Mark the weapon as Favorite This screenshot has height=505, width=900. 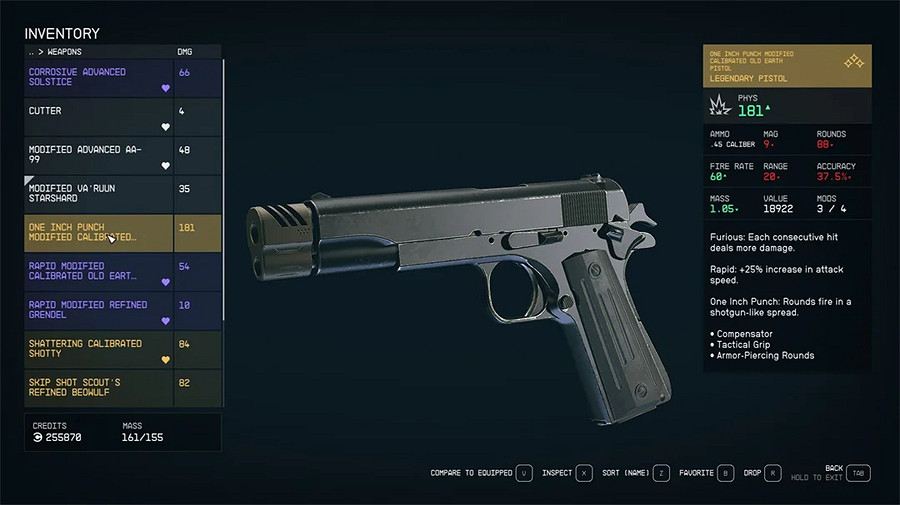click(x=726, y=473)
